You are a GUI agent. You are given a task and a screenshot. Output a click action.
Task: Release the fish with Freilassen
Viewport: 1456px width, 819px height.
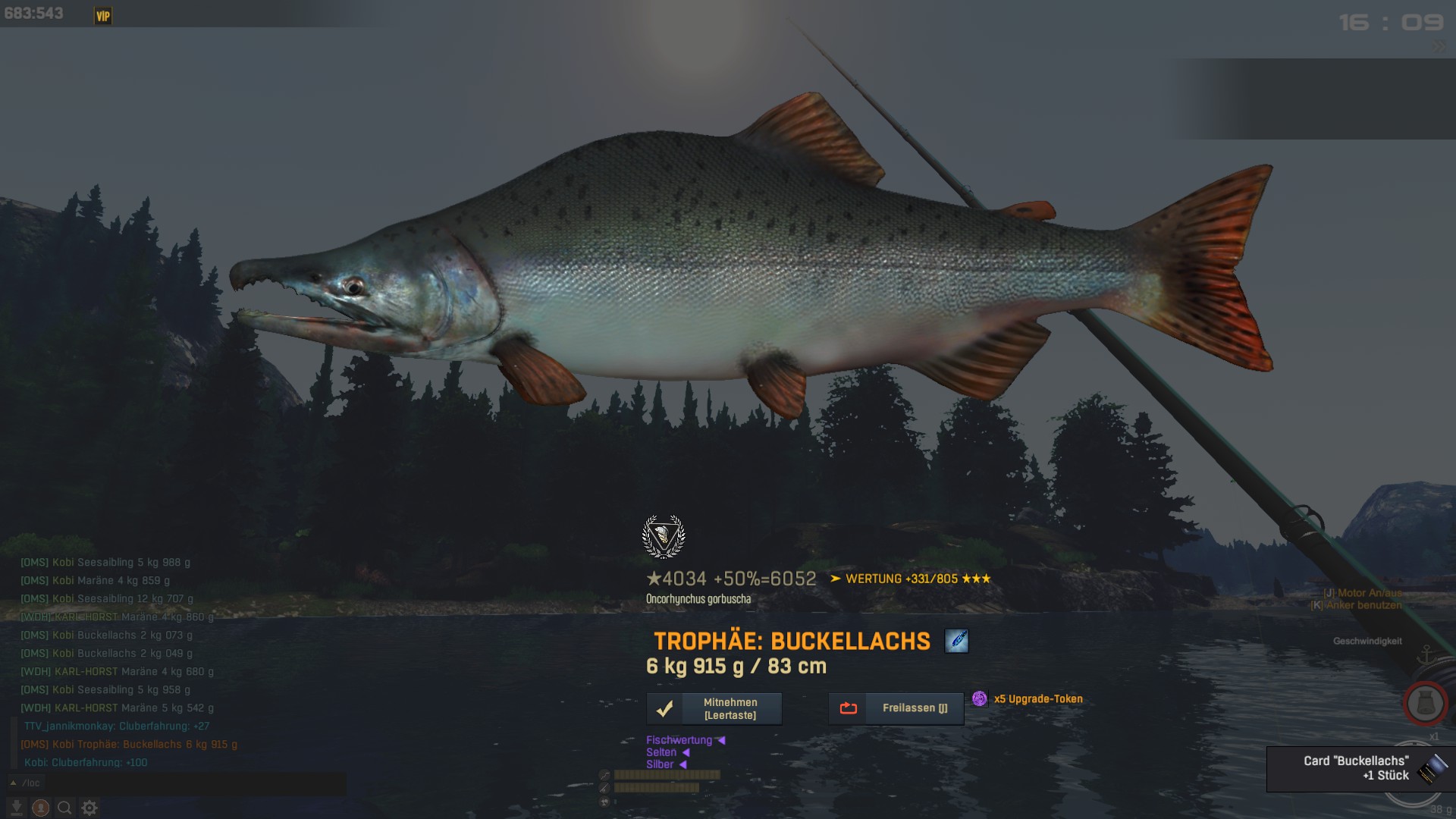pos(896,708)
